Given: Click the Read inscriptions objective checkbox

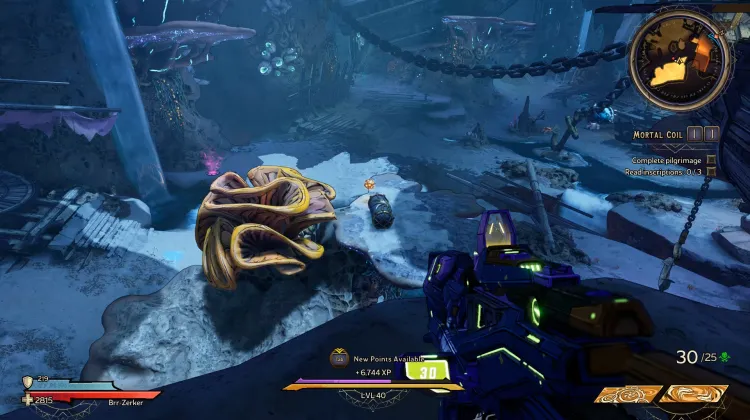Looking at the screenshot, I should tap(712, 172).
